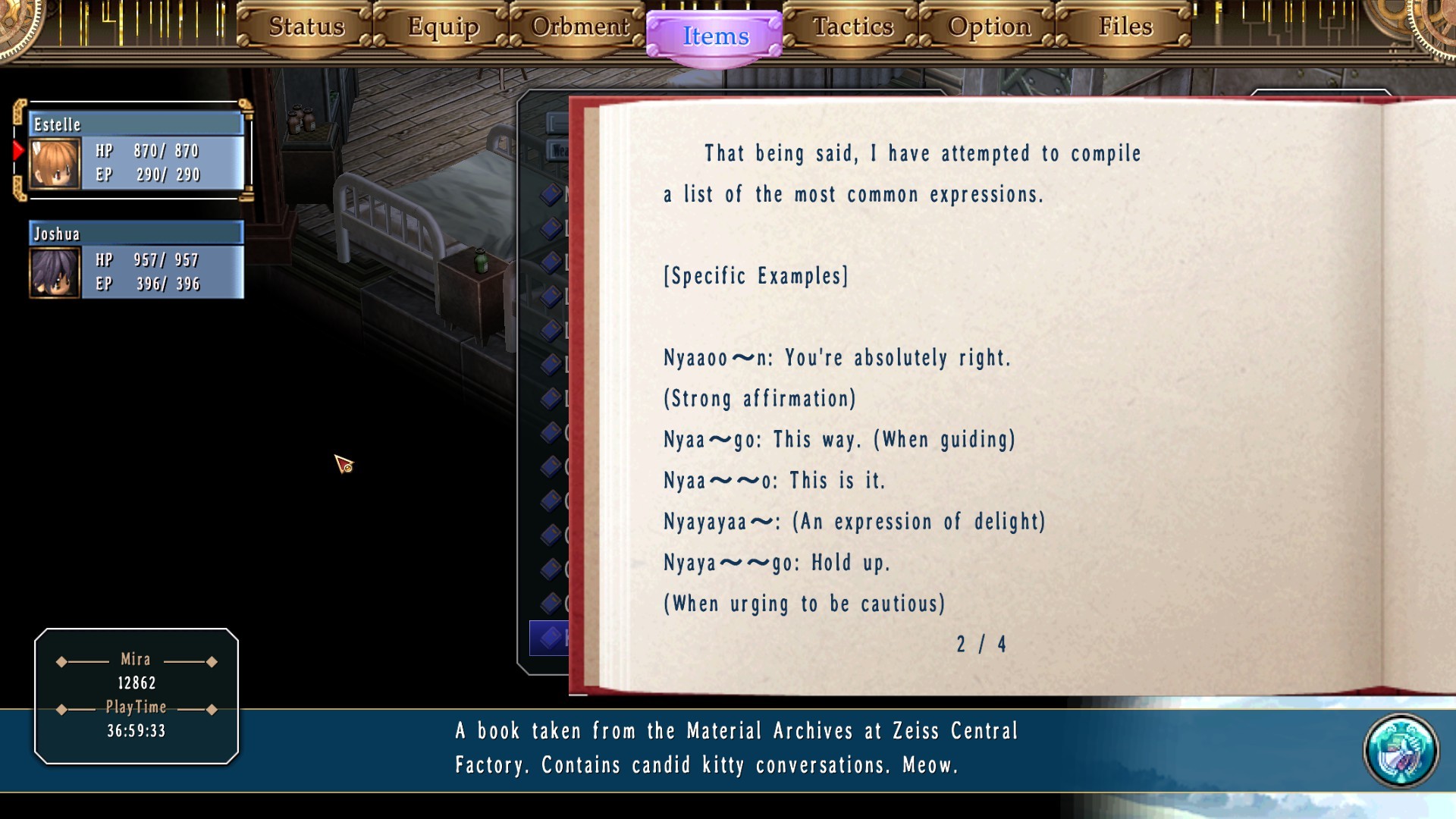1456x819 pixels.
Task: Click the round orbment emblem icon
Action: pos(1400,751)
